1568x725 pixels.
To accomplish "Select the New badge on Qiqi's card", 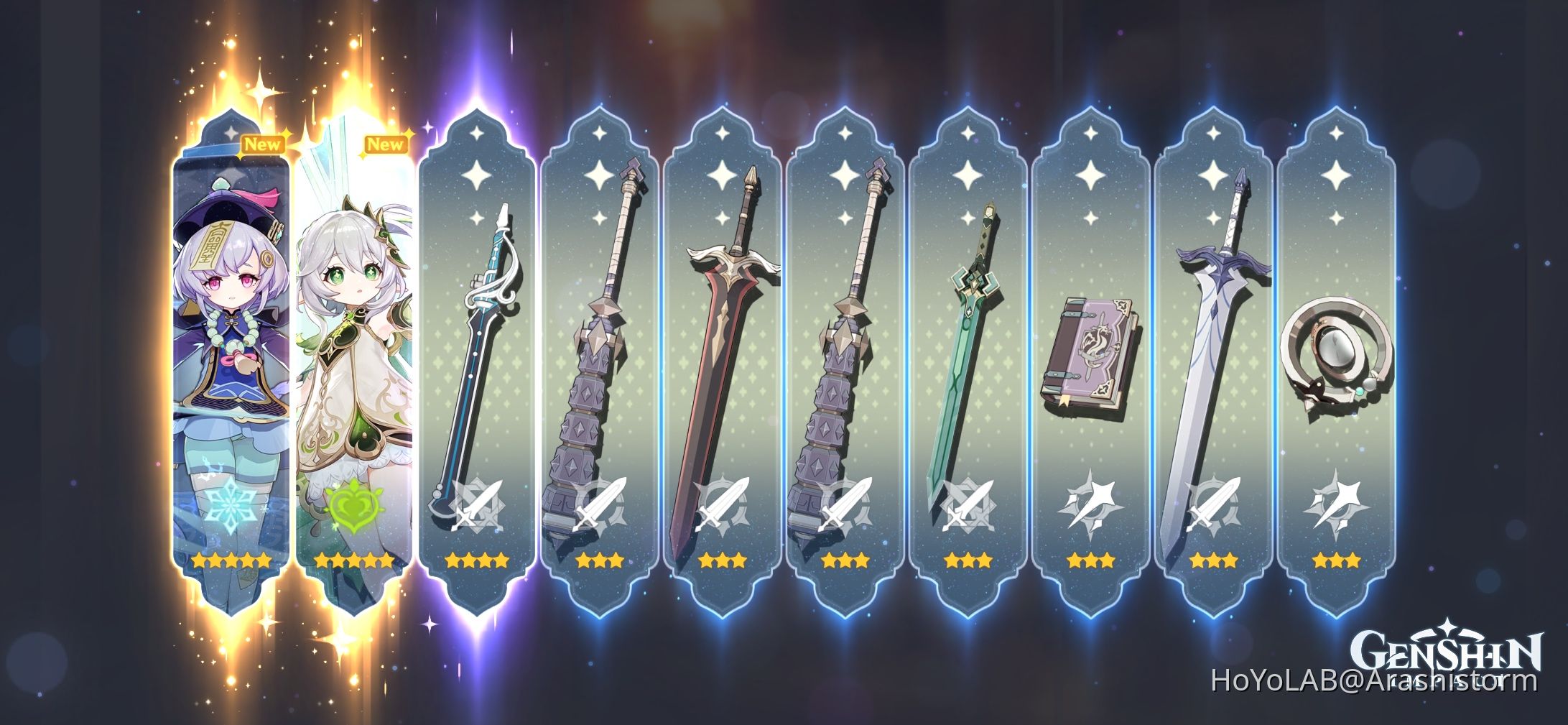I will [265, 144].
